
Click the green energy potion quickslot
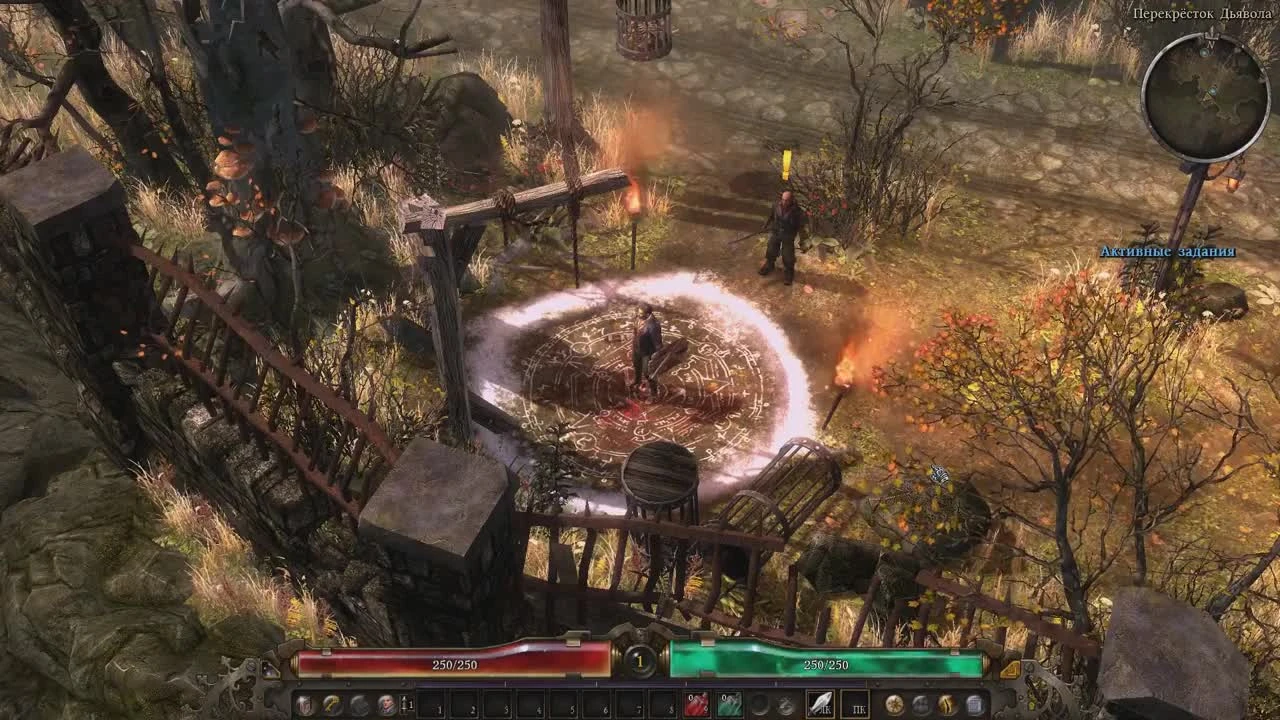(731, 703)
